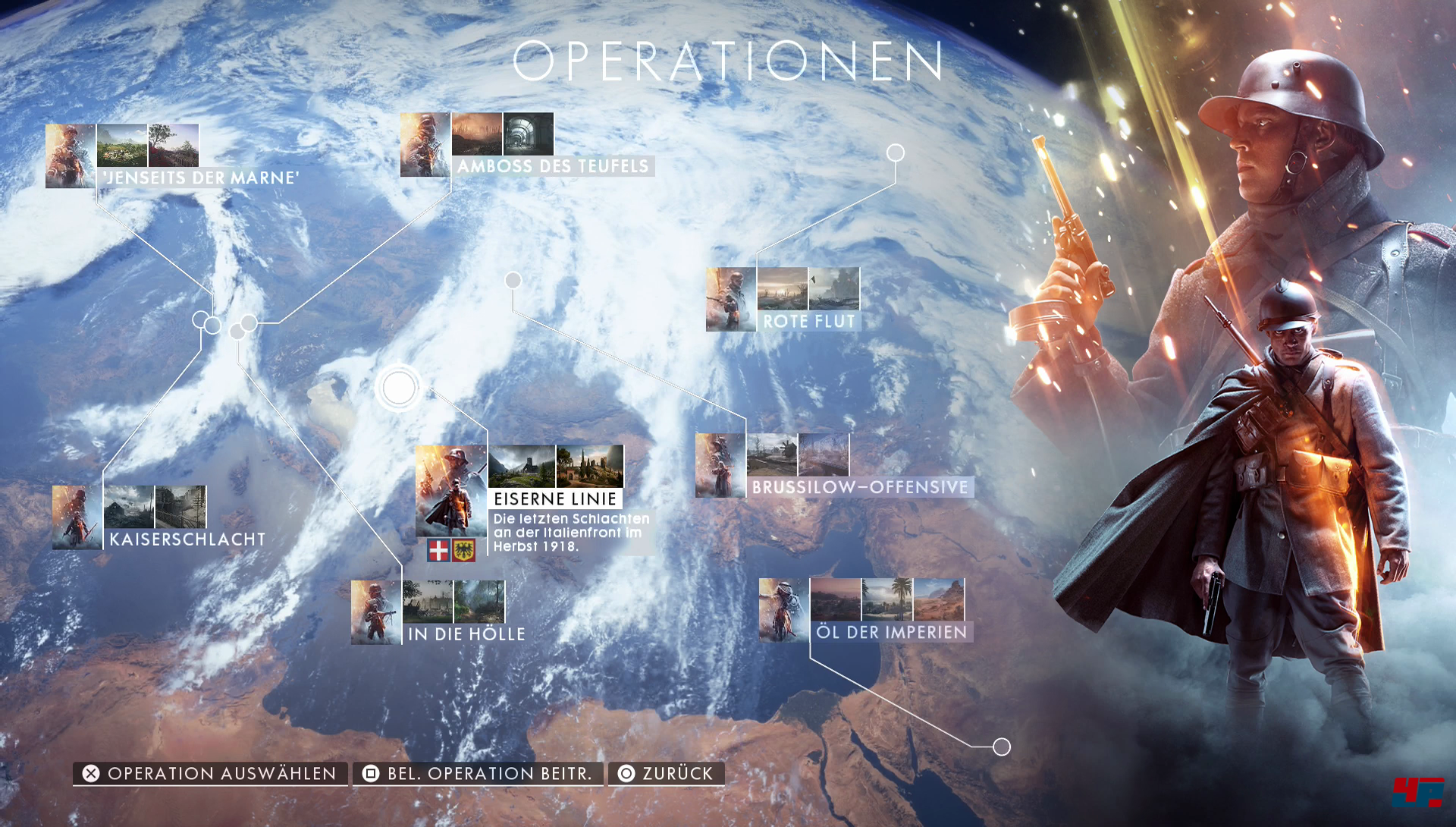Choose the Eiserne Linie operation

click(x=555, y=498)
